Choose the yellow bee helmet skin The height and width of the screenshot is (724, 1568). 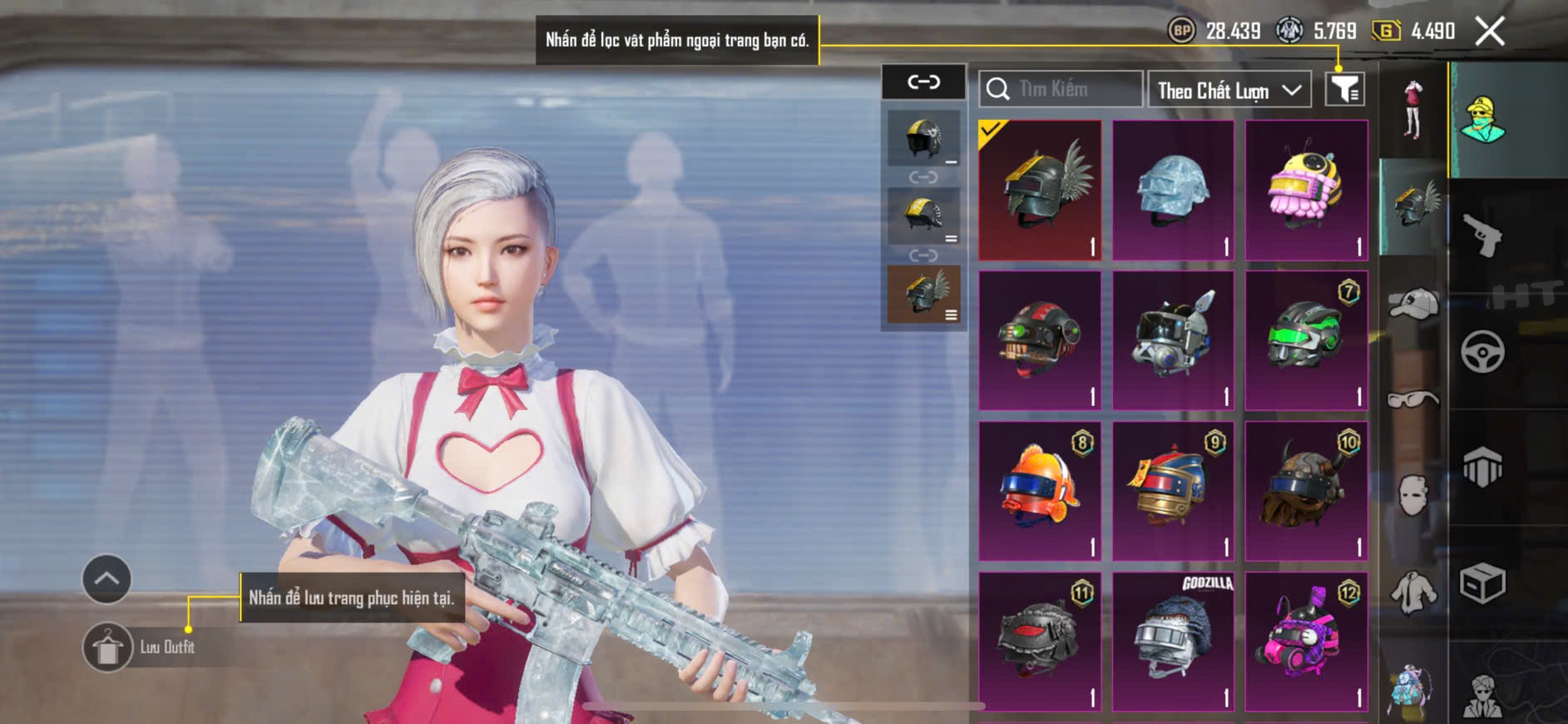coord(1306,190)
